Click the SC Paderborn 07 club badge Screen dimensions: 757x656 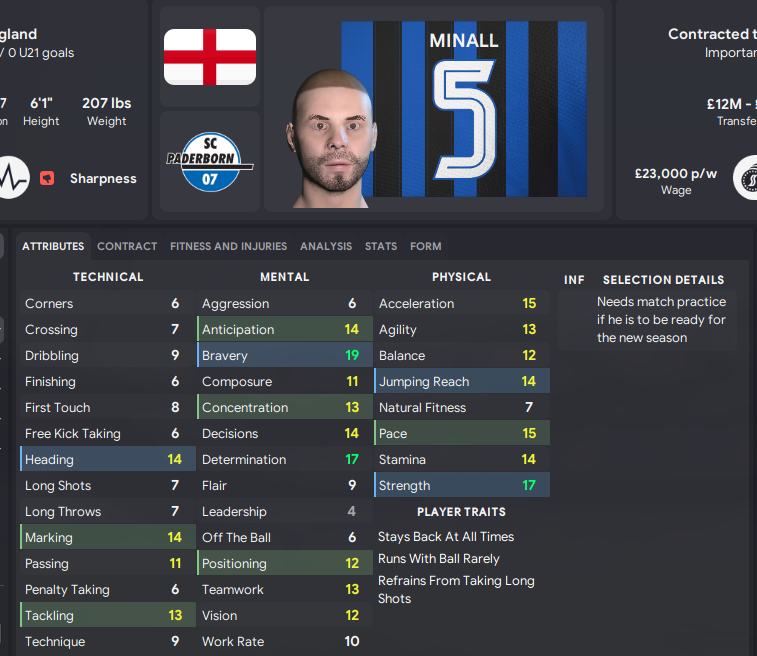(x=210, y=162)
